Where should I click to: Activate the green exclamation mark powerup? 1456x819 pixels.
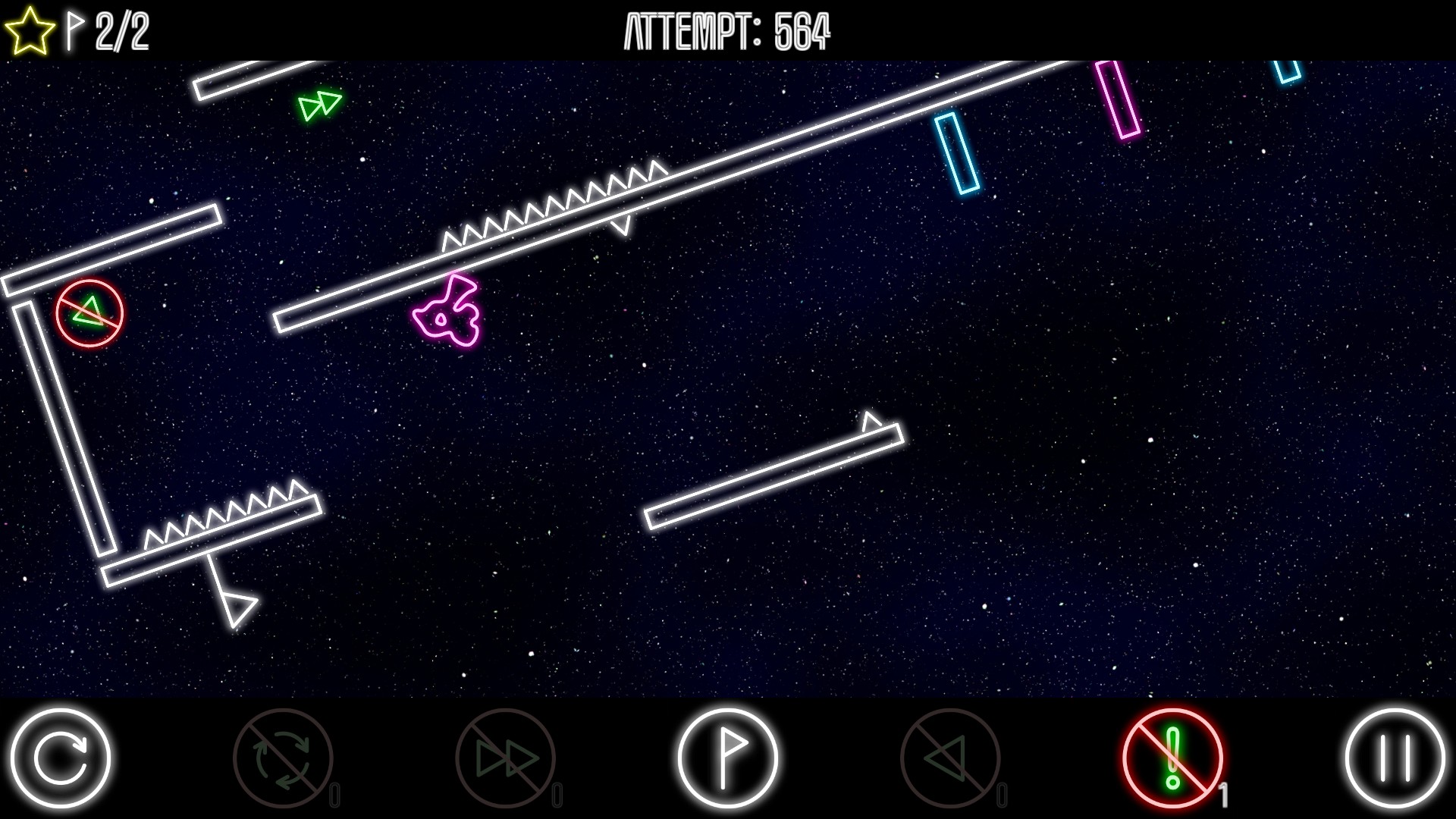pos(1172,758)
